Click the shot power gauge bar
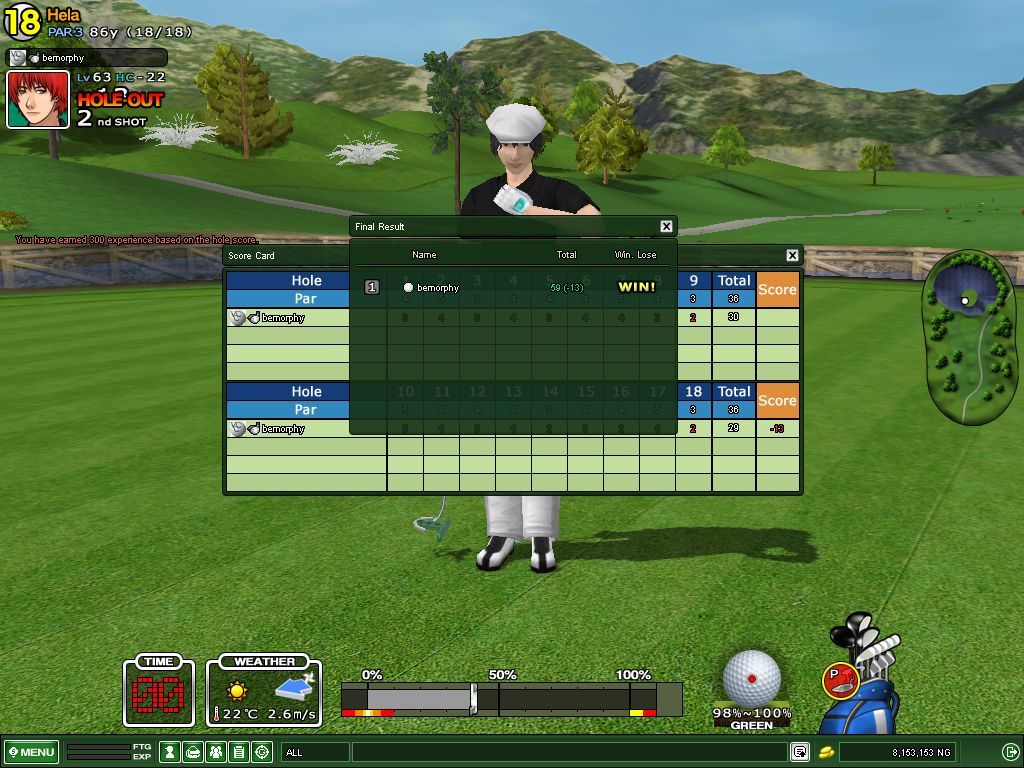This screenshot has width=1024, height=768. click(511, 698)
